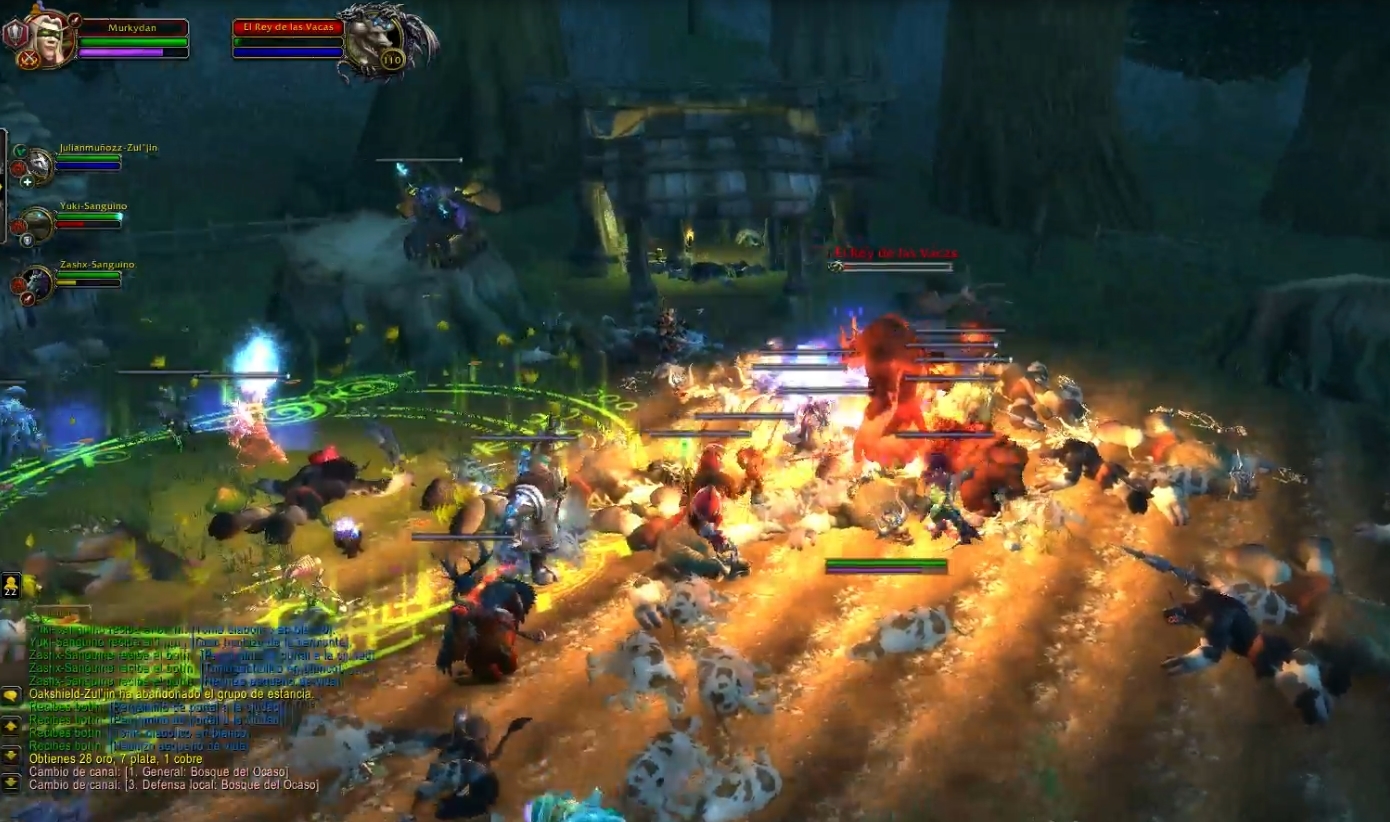Jump to bottom of chat log

pos(11,781)
